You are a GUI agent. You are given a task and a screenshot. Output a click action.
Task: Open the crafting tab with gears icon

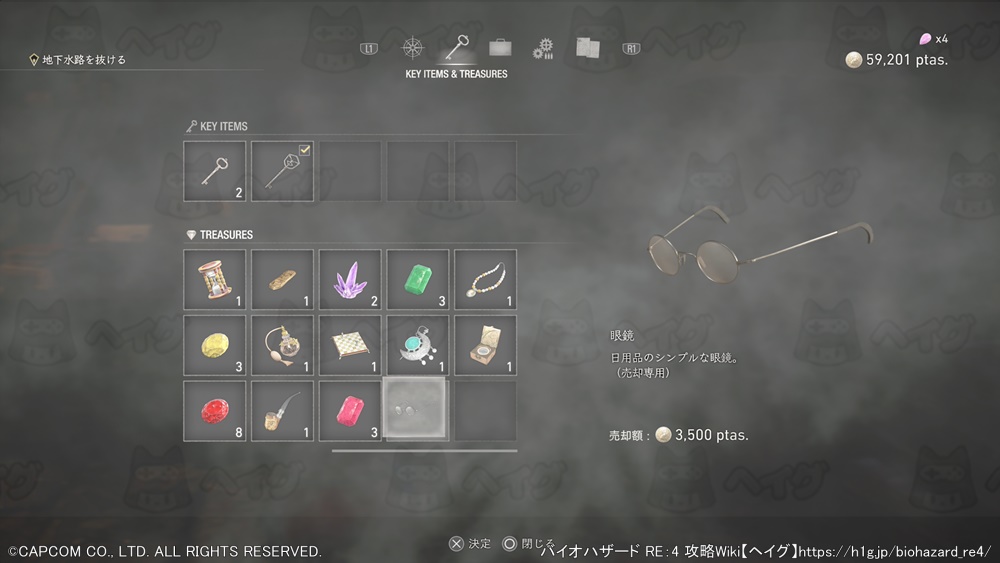543,48
